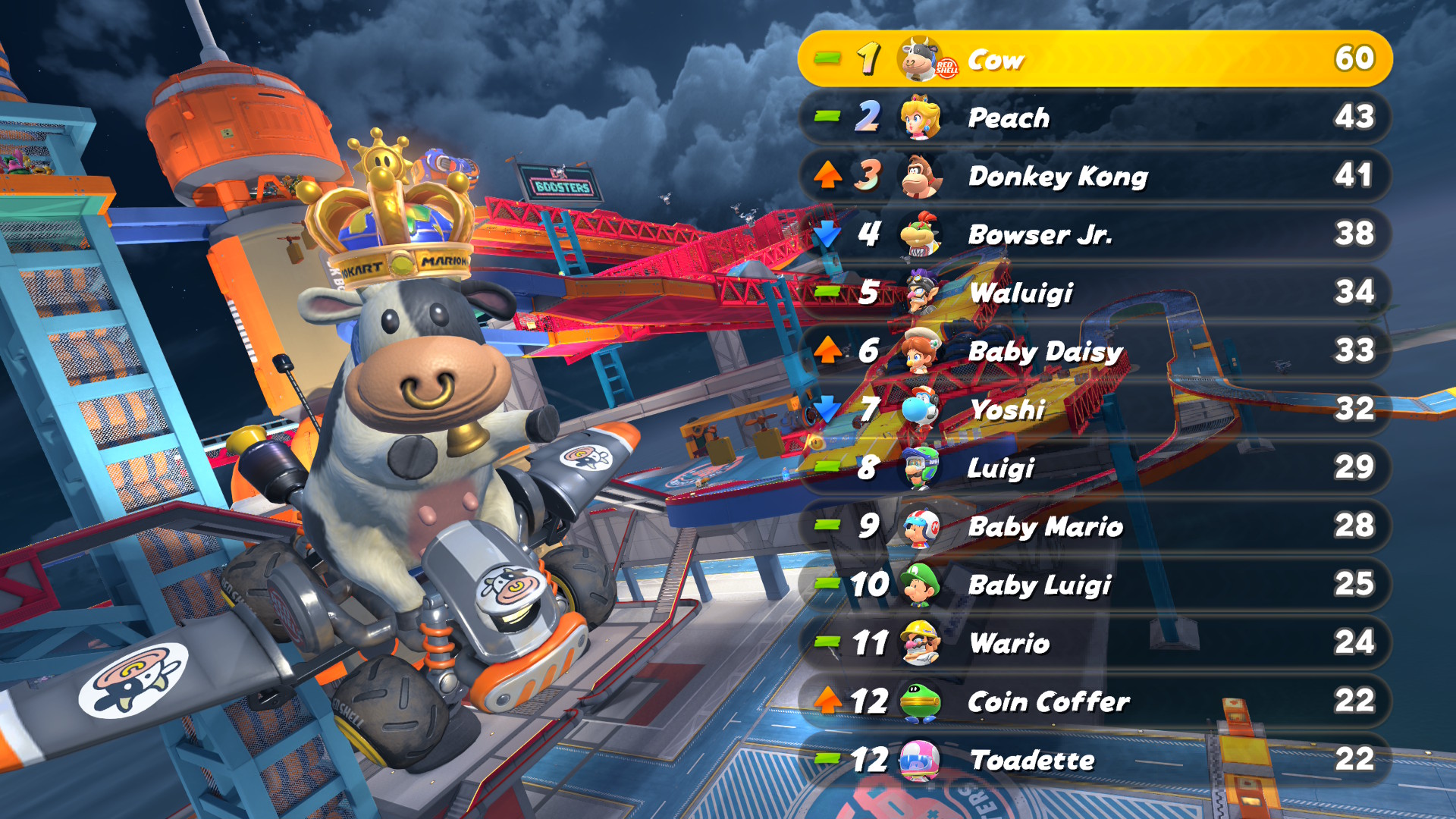Choose Yoshi's row in the standings

1095,409
